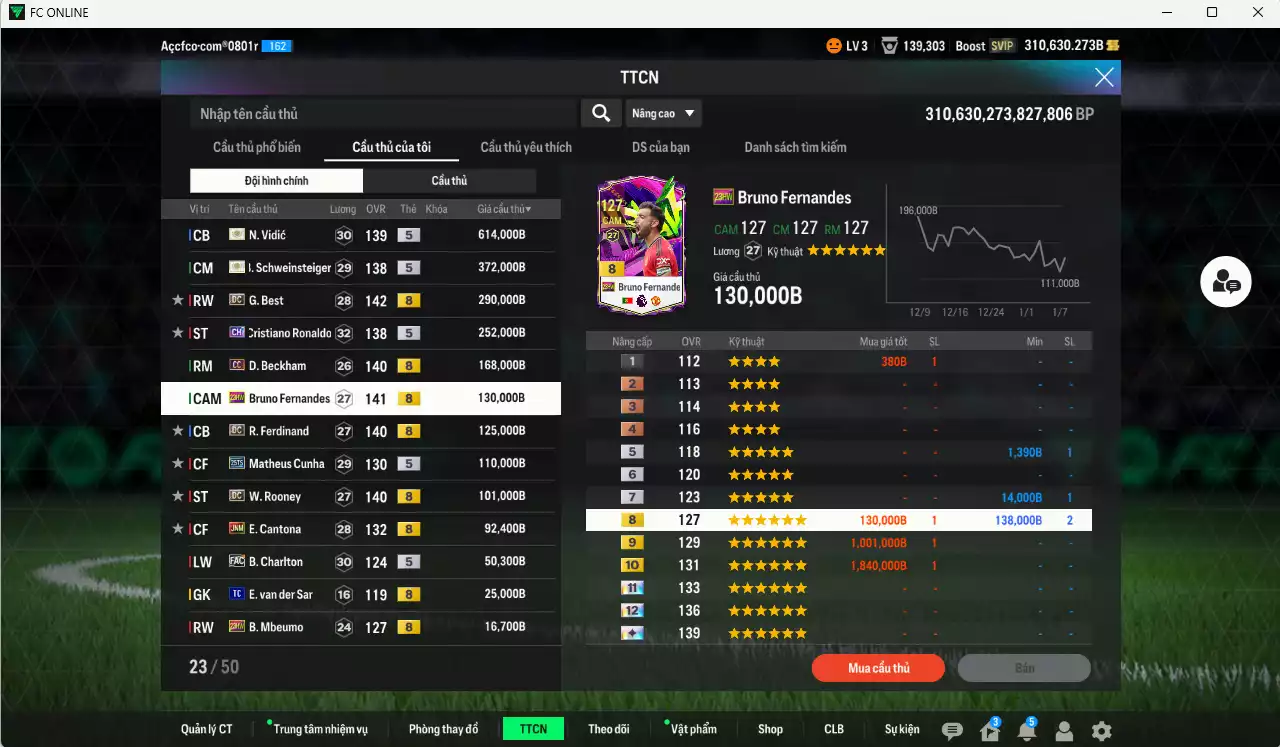Toggle favorite star next to E. Cantona
Image resolution: width=1280 pixels, height=747 pixels.
(178, 529)
